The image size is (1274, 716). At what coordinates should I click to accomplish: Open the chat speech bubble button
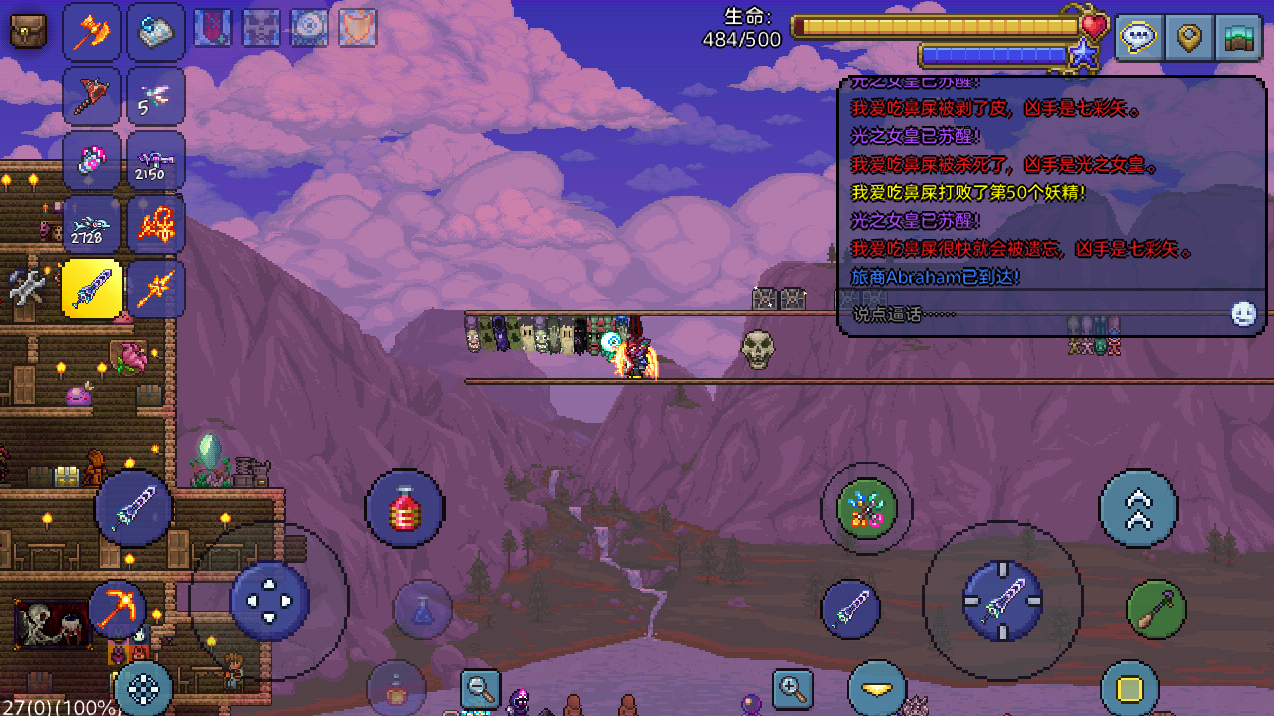(1138, 38)
